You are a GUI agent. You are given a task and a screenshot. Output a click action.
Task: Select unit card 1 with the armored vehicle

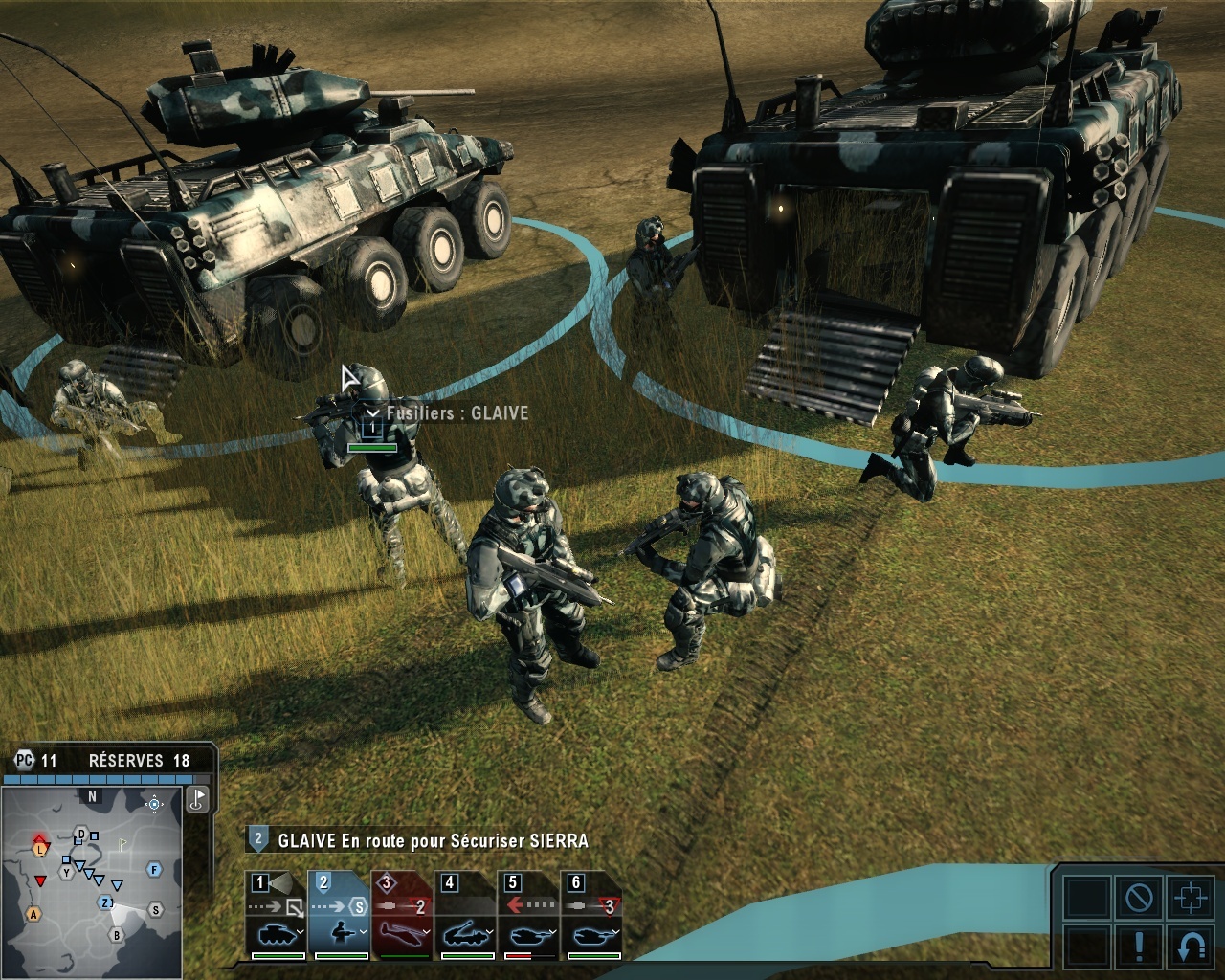(277, 915)
